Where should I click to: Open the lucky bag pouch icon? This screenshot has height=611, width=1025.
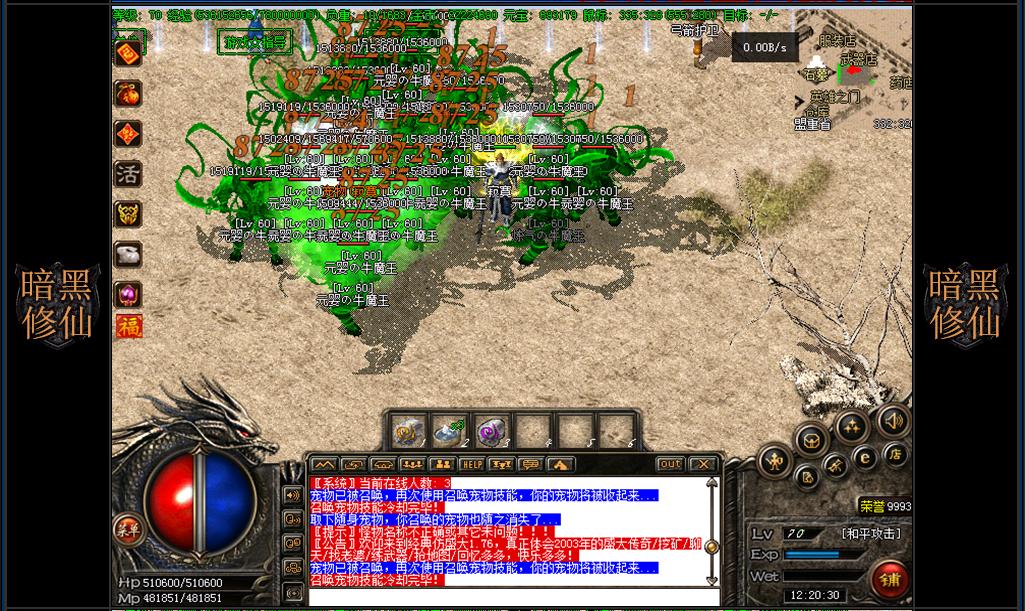[x=128, y=94]
